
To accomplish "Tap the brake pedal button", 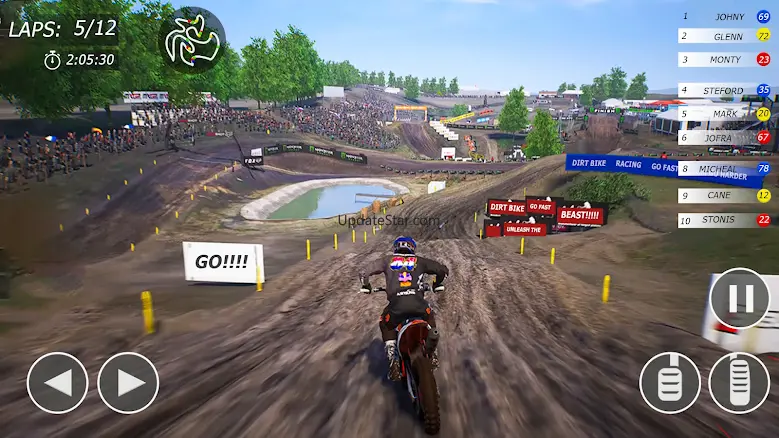I will pyautogui.click(x=670, y=383).
